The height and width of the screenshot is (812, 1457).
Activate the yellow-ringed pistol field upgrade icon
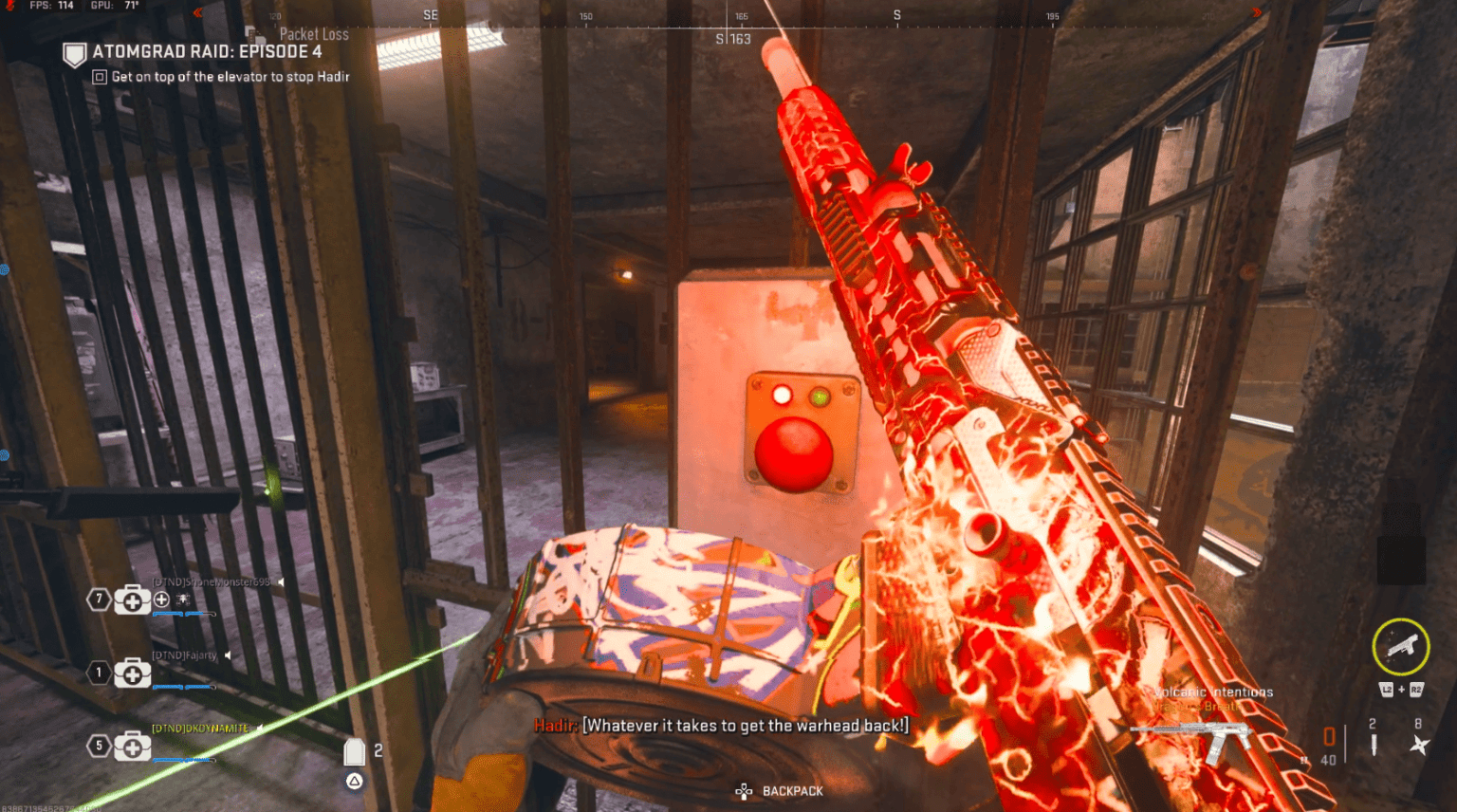pos(1400,647)
